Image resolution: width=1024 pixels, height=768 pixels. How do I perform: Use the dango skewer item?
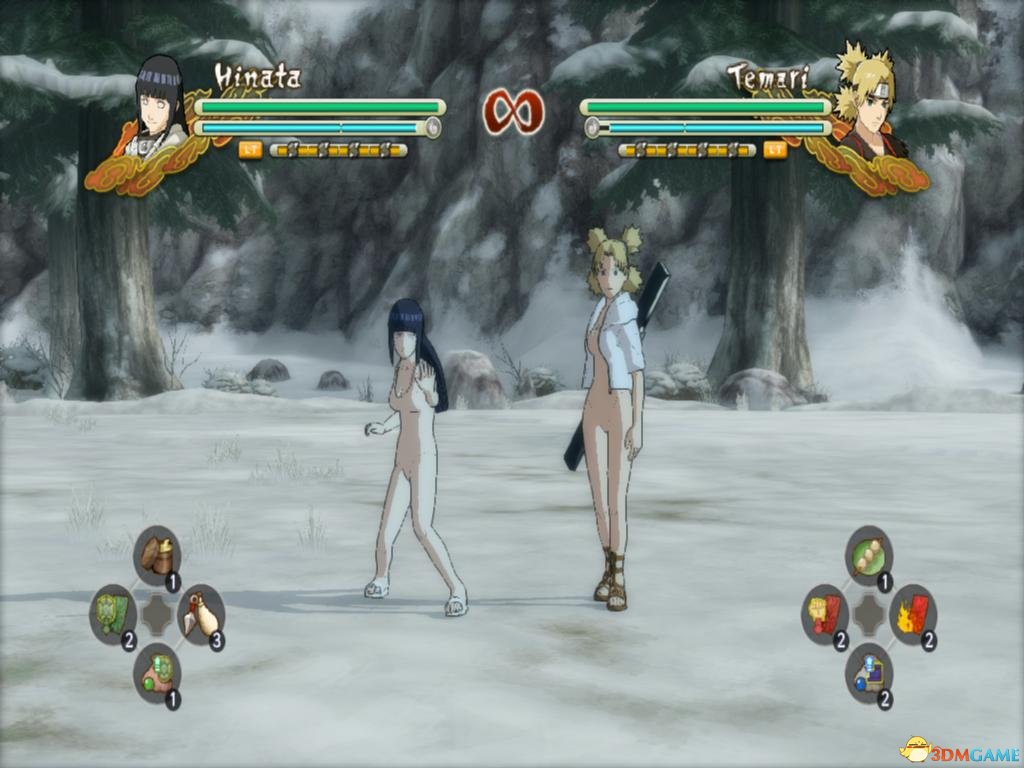click(x=868, y=555)
